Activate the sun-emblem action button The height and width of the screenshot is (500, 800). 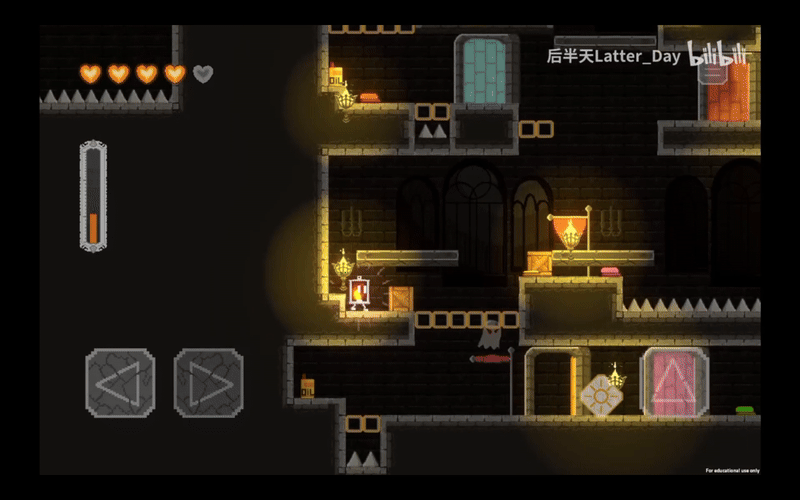601,394
